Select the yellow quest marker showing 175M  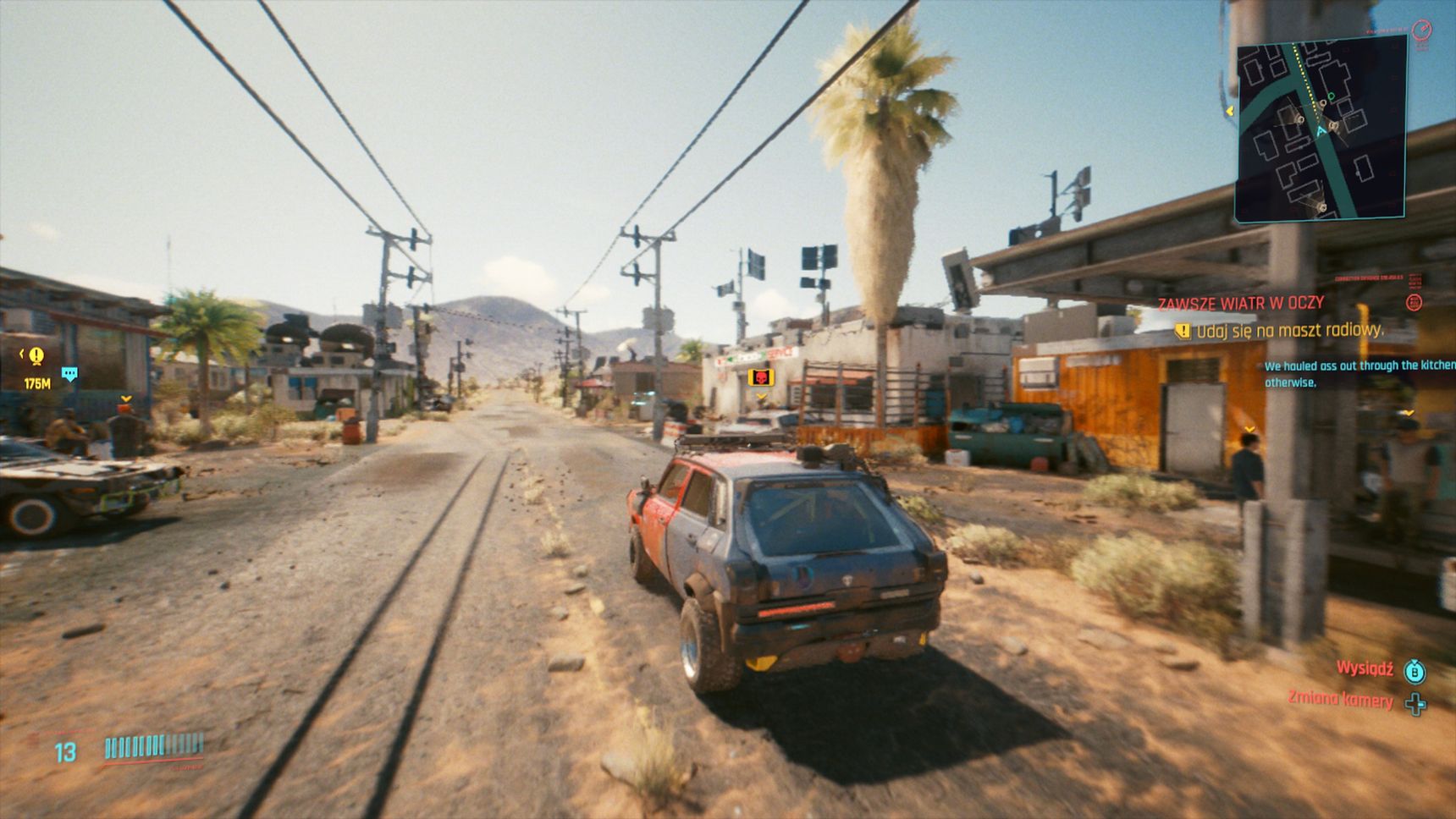(36, 356)
